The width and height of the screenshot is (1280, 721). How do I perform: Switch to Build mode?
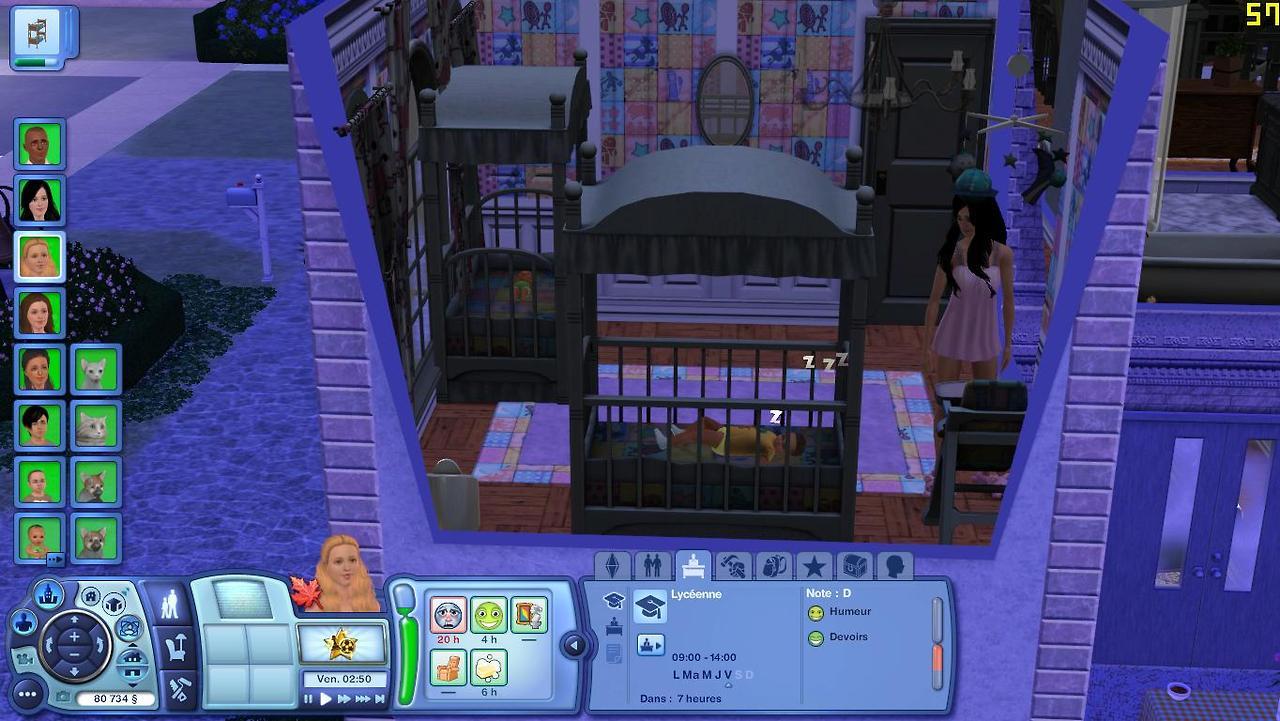180,690
